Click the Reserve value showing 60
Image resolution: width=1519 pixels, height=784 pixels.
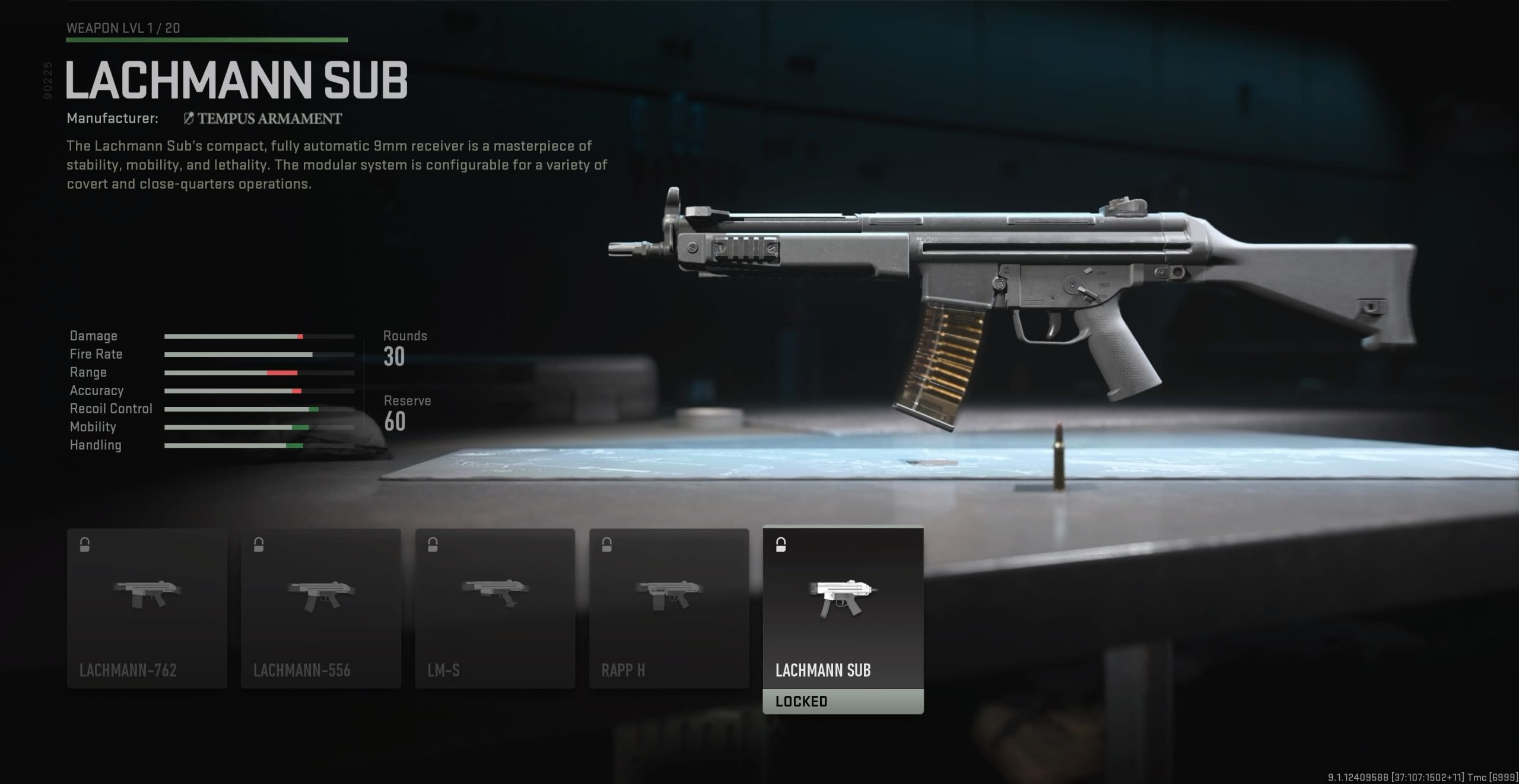[x=396, y=422]
